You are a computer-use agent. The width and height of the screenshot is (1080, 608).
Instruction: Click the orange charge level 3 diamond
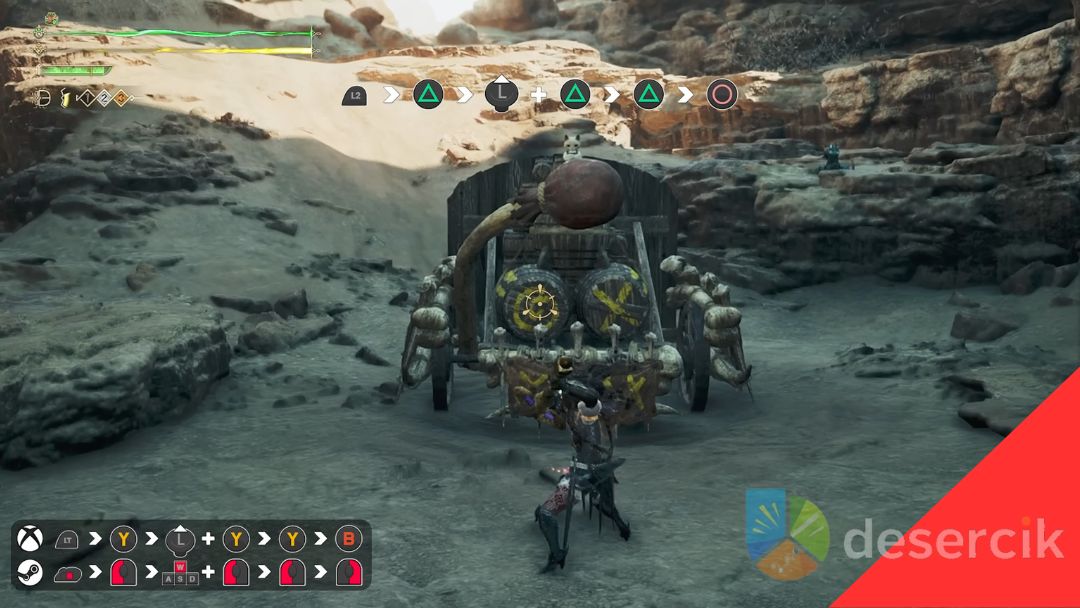(121, 98)
